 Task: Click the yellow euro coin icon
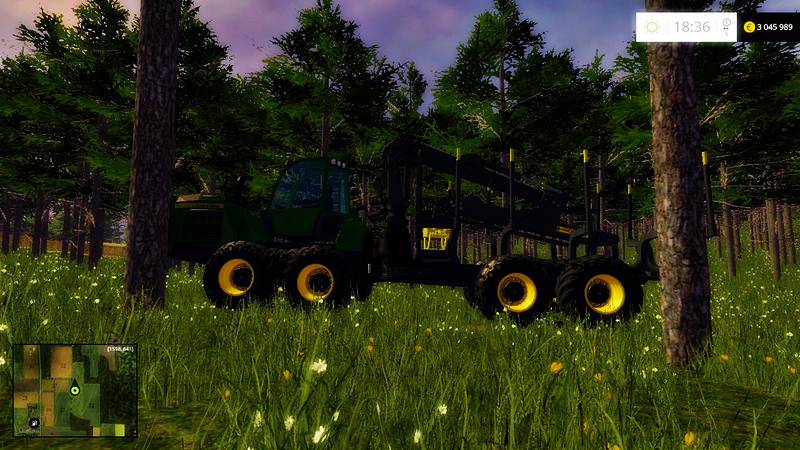[748, 27]
